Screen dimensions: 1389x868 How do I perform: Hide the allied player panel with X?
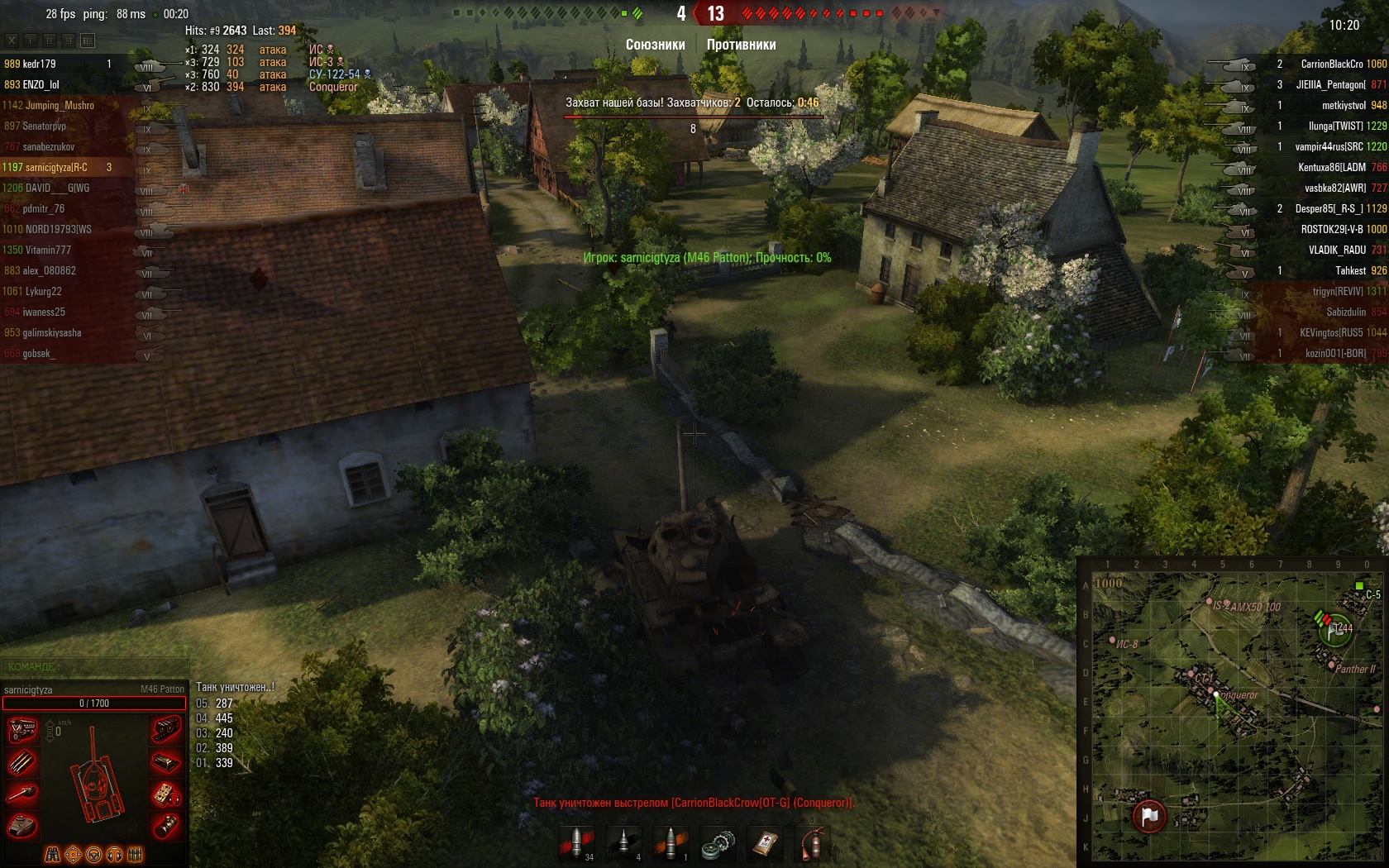click(12, 40)
